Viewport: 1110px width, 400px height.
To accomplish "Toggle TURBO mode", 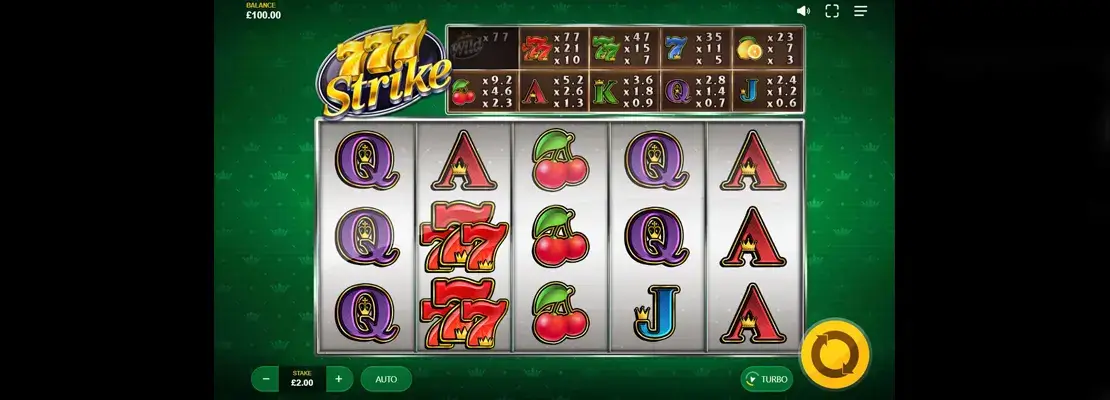I will (x=767, y=379).
